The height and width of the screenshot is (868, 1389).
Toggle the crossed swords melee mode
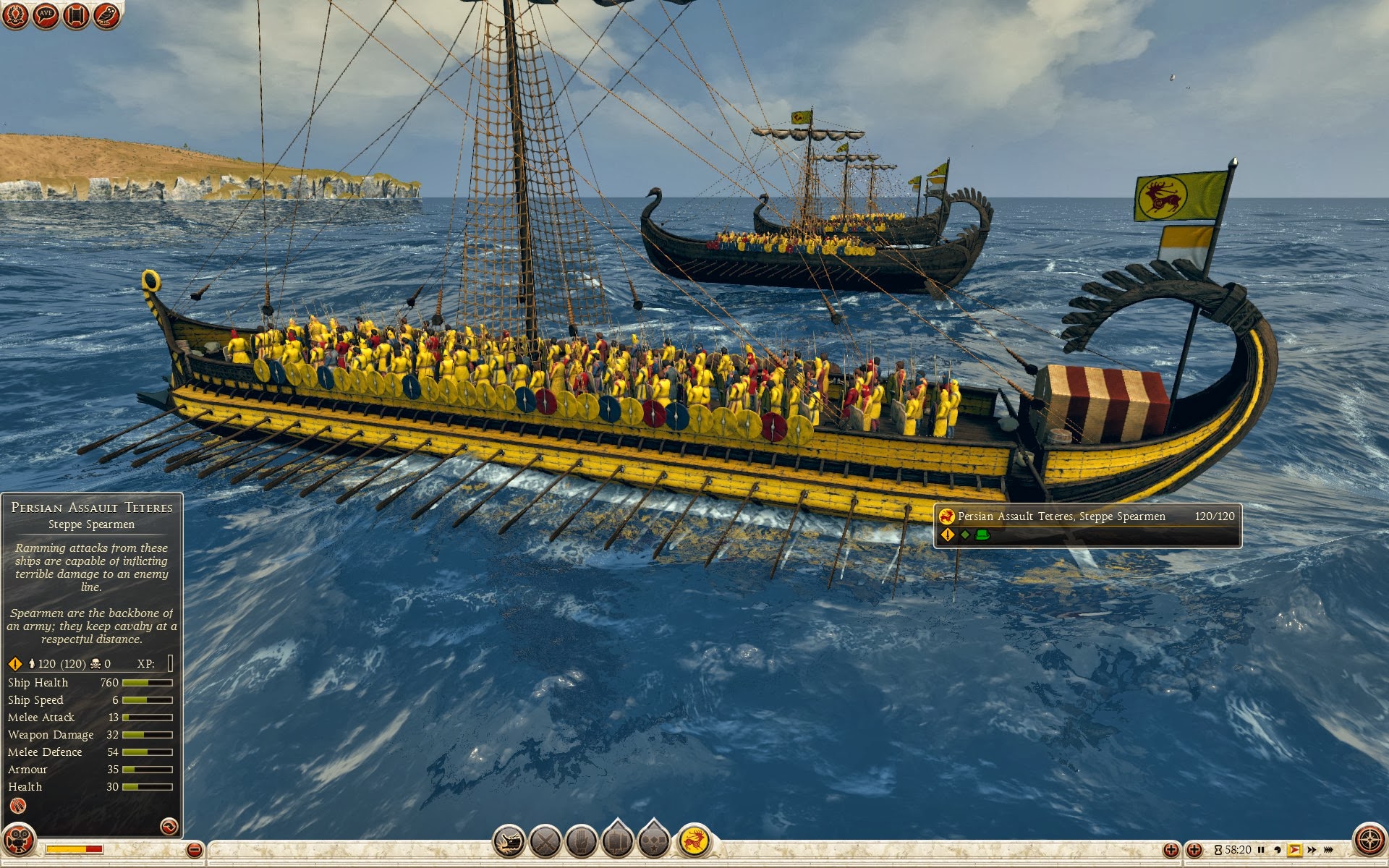coord(545,842)
